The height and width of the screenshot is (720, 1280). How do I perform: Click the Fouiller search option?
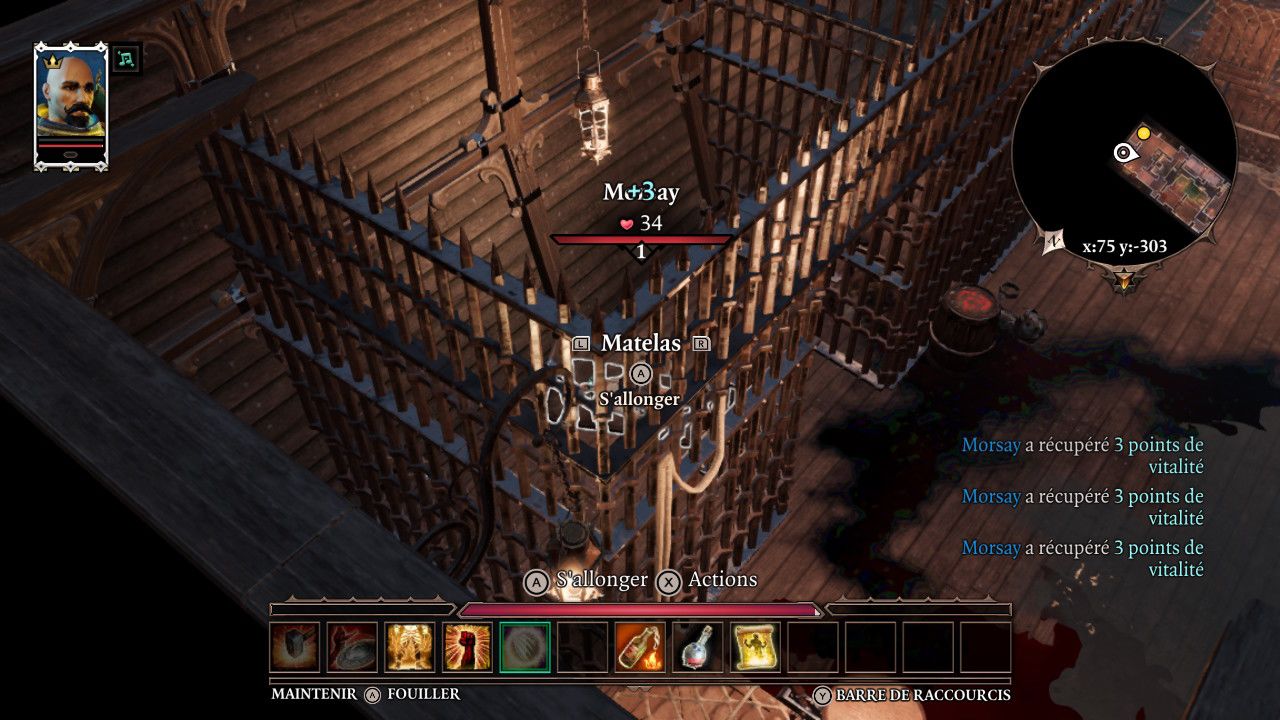point(423,694)
